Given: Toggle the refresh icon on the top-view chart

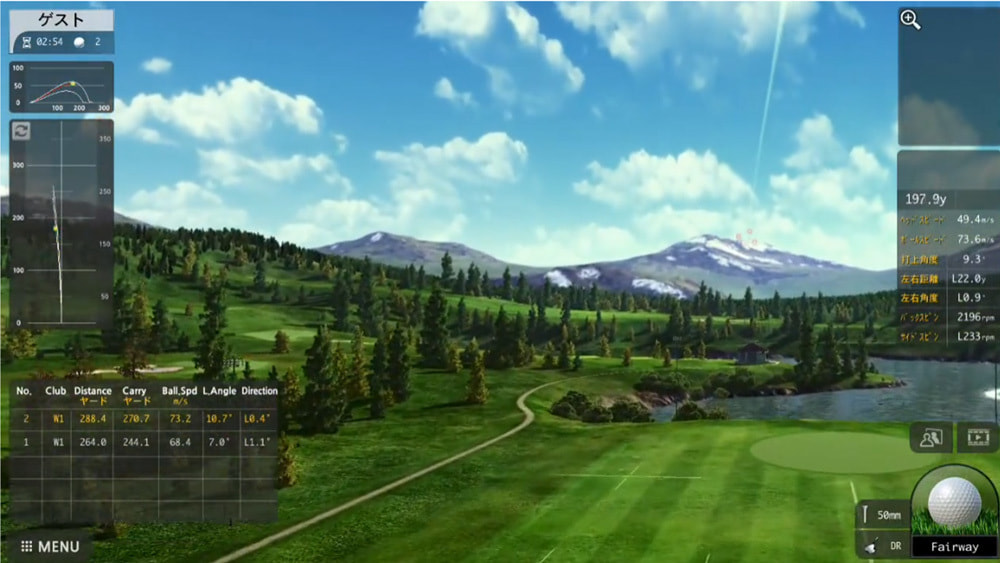Looking at the screenshot, I should 21,131.
